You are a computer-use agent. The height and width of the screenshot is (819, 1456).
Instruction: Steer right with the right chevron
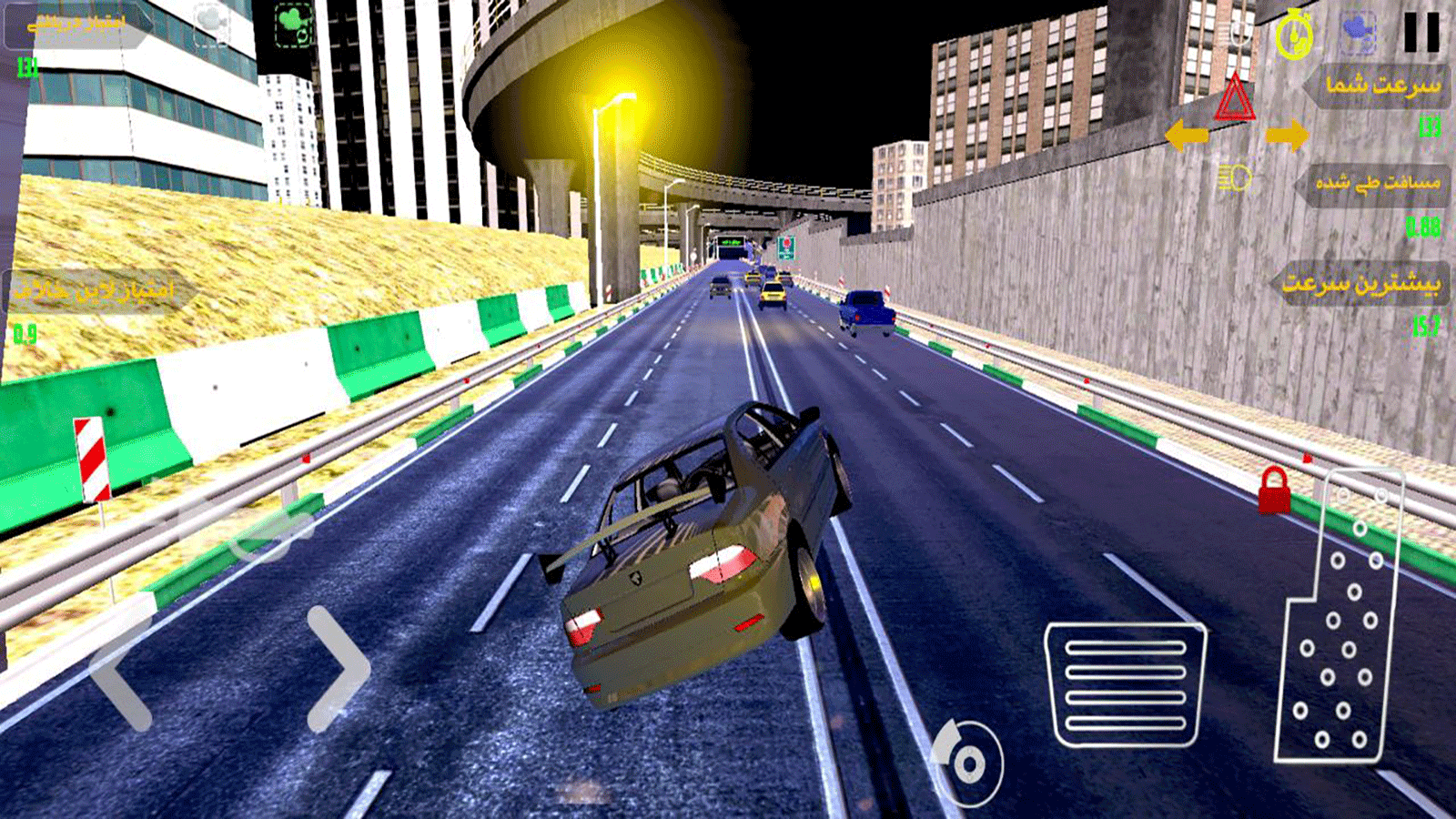click(x=339, y=669)
